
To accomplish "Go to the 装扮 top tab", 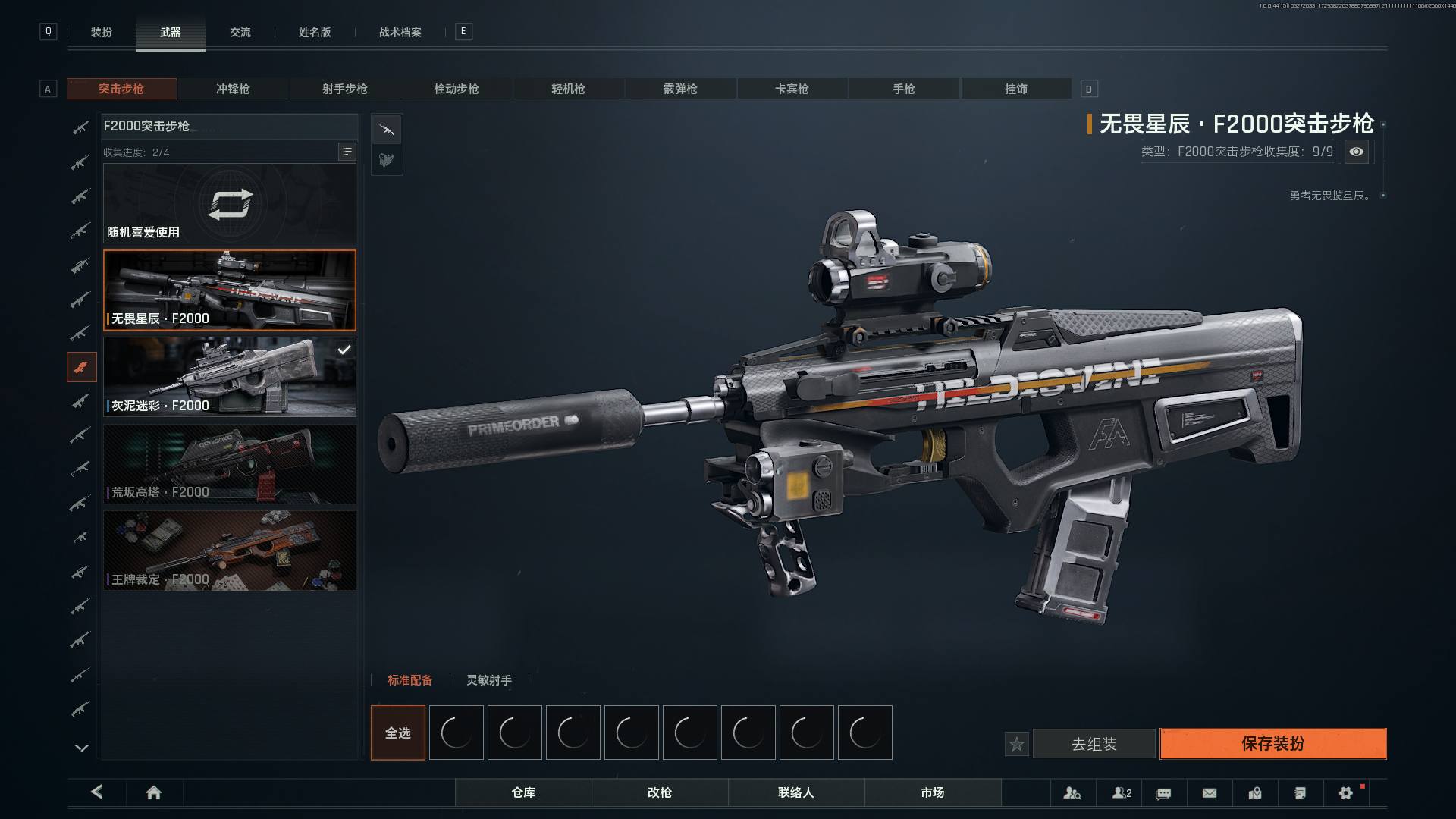I will (x=102, y=32).
